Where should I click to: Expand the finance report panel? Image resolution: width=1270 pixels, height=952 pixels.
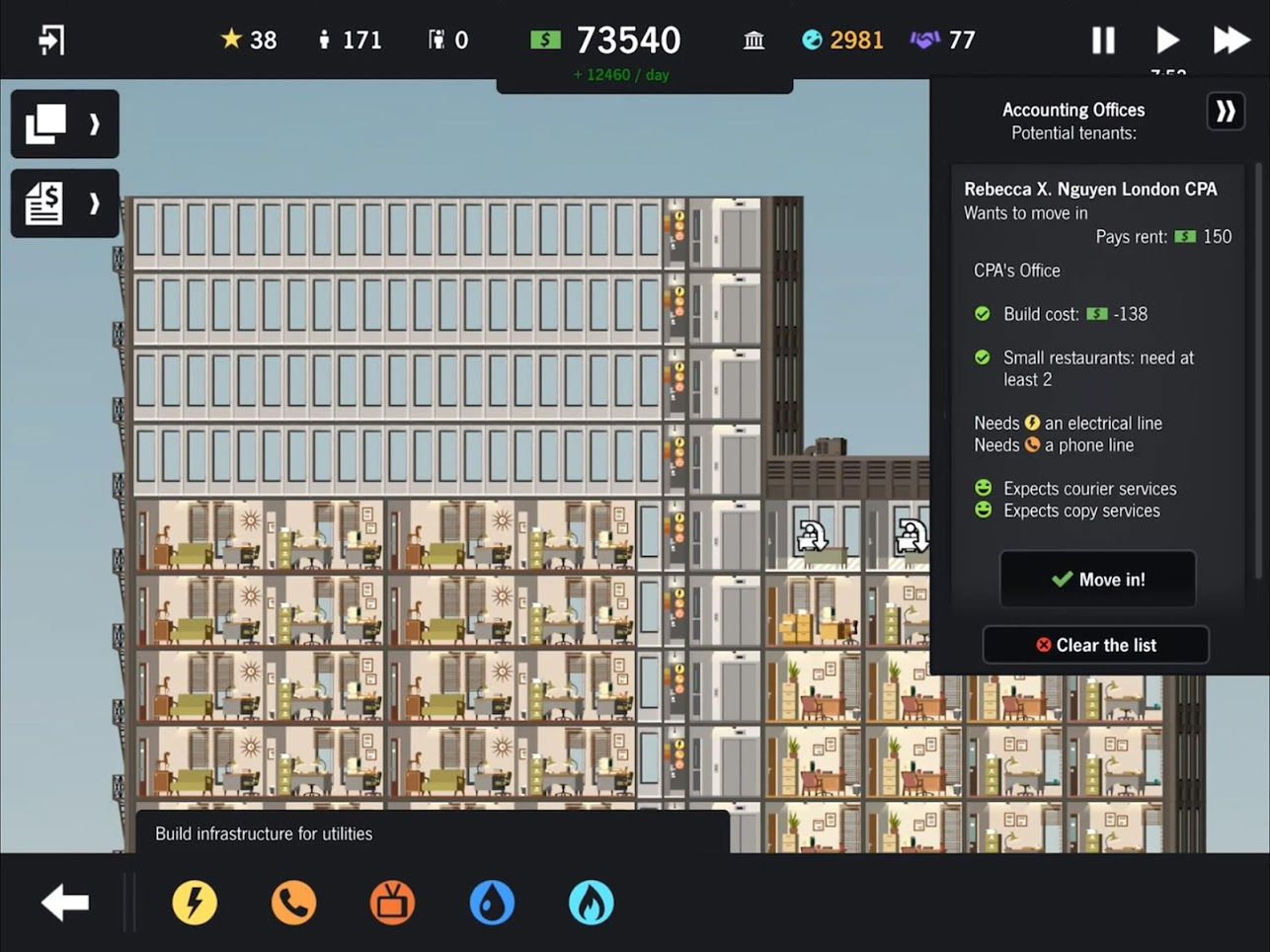click(x=63, y=202)
